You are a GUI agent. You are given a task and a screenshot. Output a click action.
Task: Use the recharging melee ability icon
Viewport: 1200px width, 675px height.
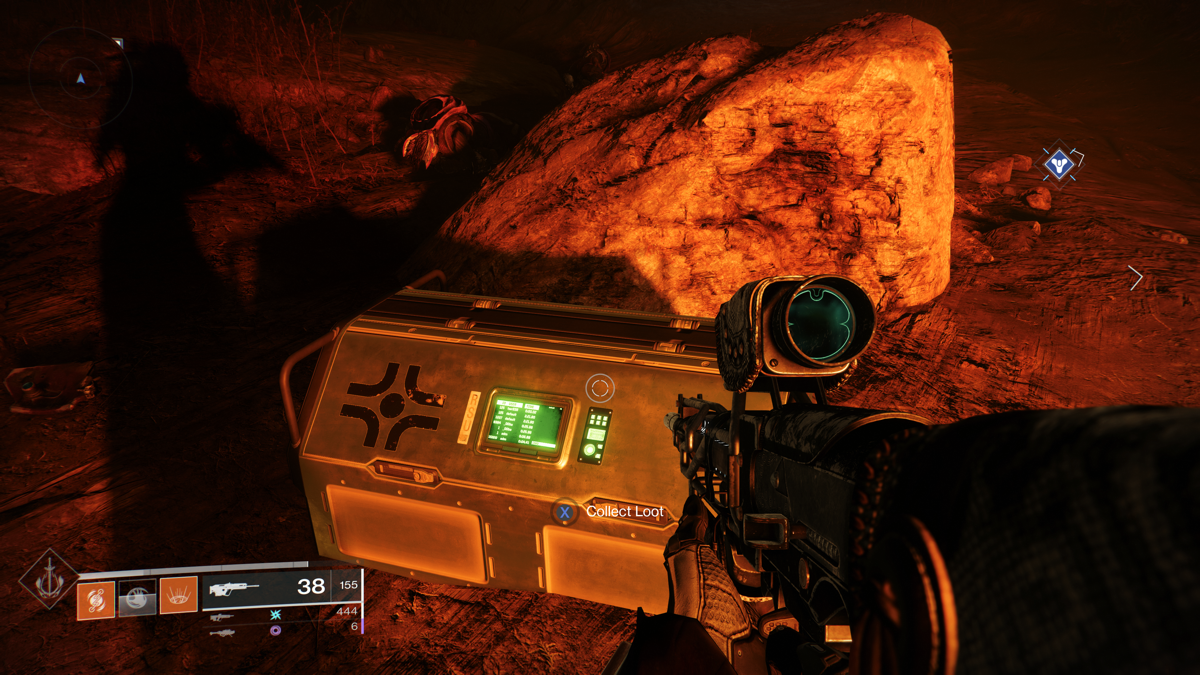[138, 599]
